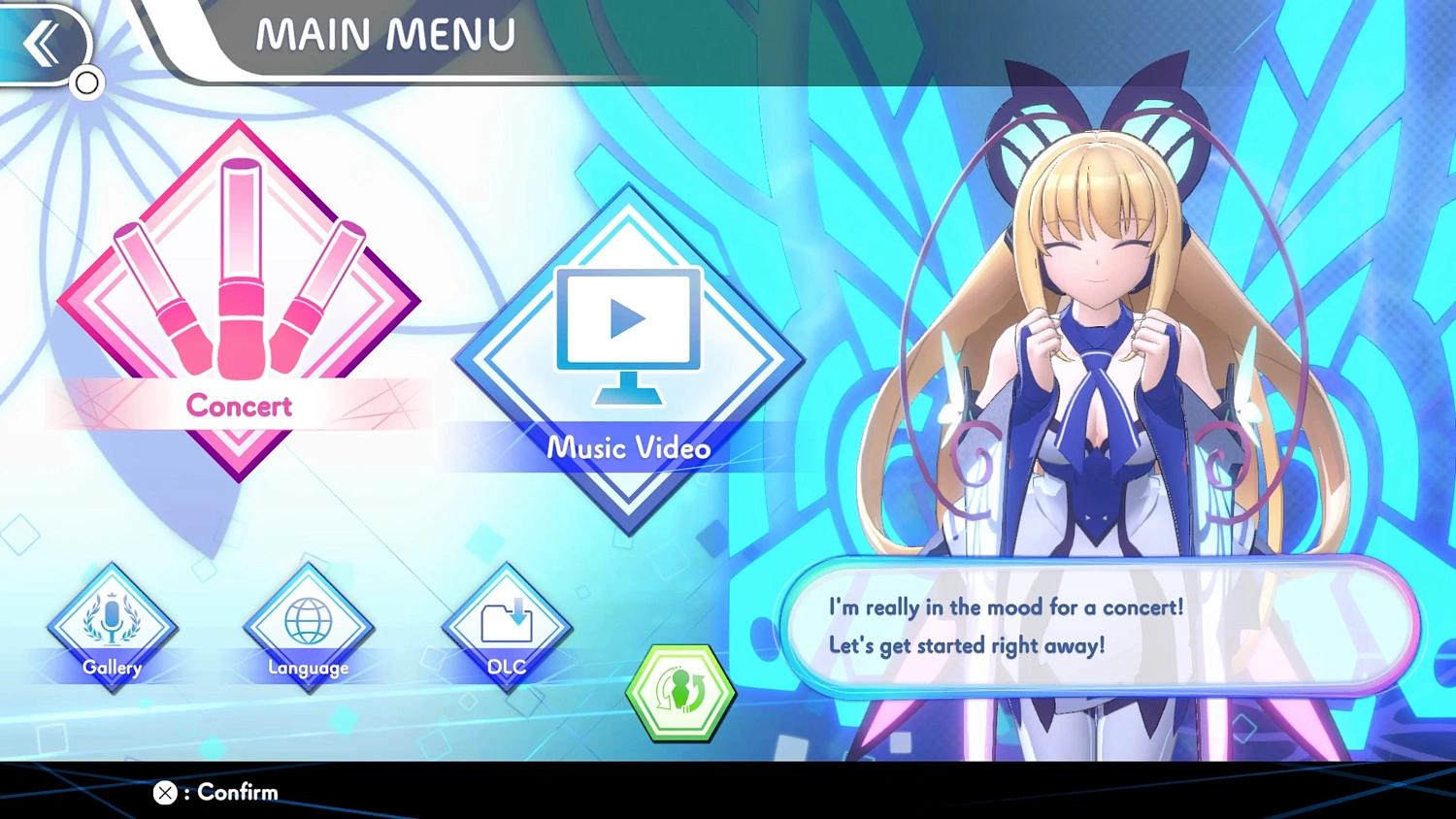Select the MAIN MENU header banner
Image resolution: width=1456 pixels, height=819 pixels.
[x=383, y=35]
